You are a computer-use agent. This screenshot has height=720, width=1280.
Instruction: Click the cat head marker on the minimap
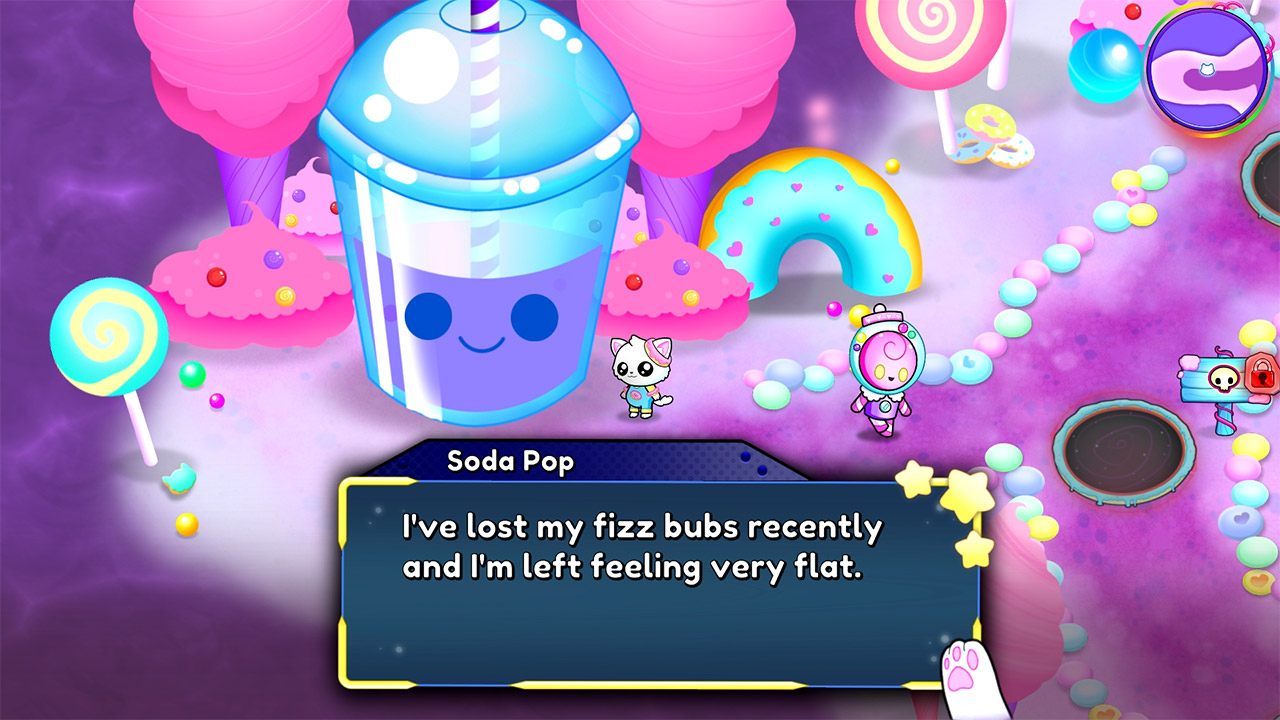click(x=1207, y=68)
